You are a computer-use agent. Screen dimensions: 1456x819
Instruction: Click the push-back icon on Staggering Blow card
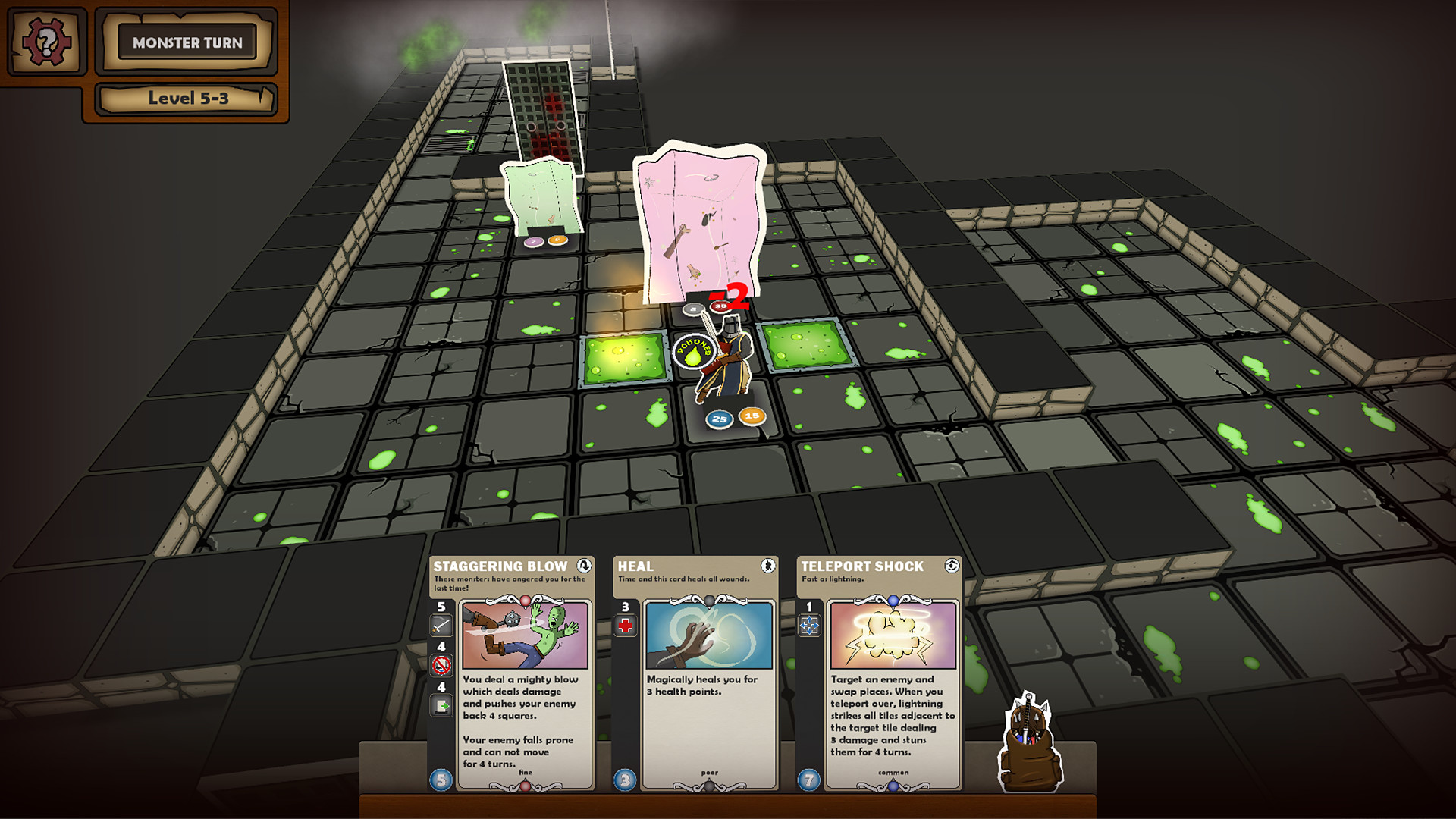(x=441, y=705)
